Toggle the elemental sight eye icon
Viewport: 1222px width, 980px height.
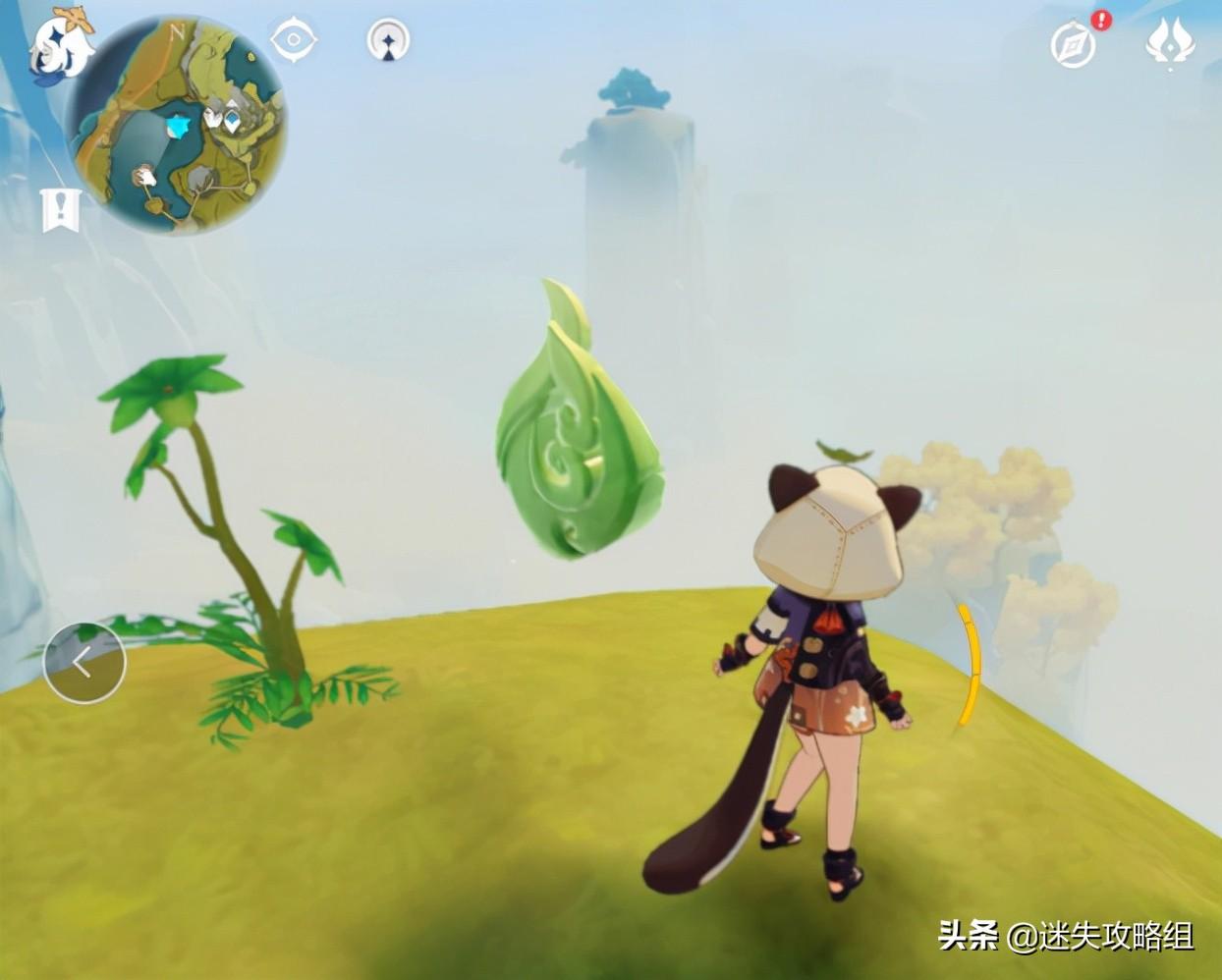pyautogui.click(x=293, y=40)
